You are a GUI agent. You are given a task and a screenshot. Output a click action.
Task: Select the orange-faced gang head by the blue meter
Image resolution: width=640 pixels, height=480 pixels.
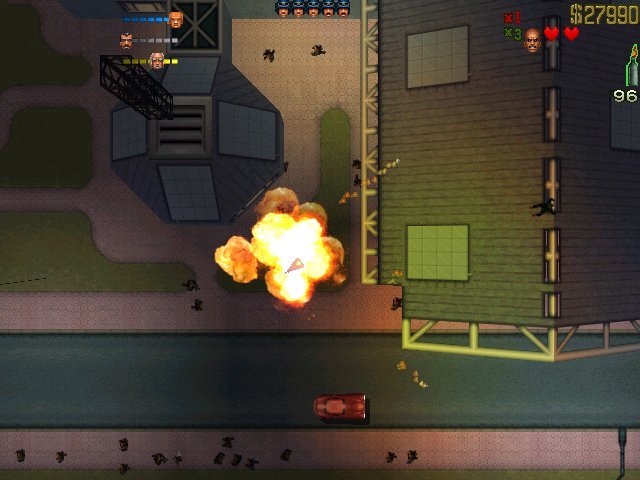click(x=176, y=19)
